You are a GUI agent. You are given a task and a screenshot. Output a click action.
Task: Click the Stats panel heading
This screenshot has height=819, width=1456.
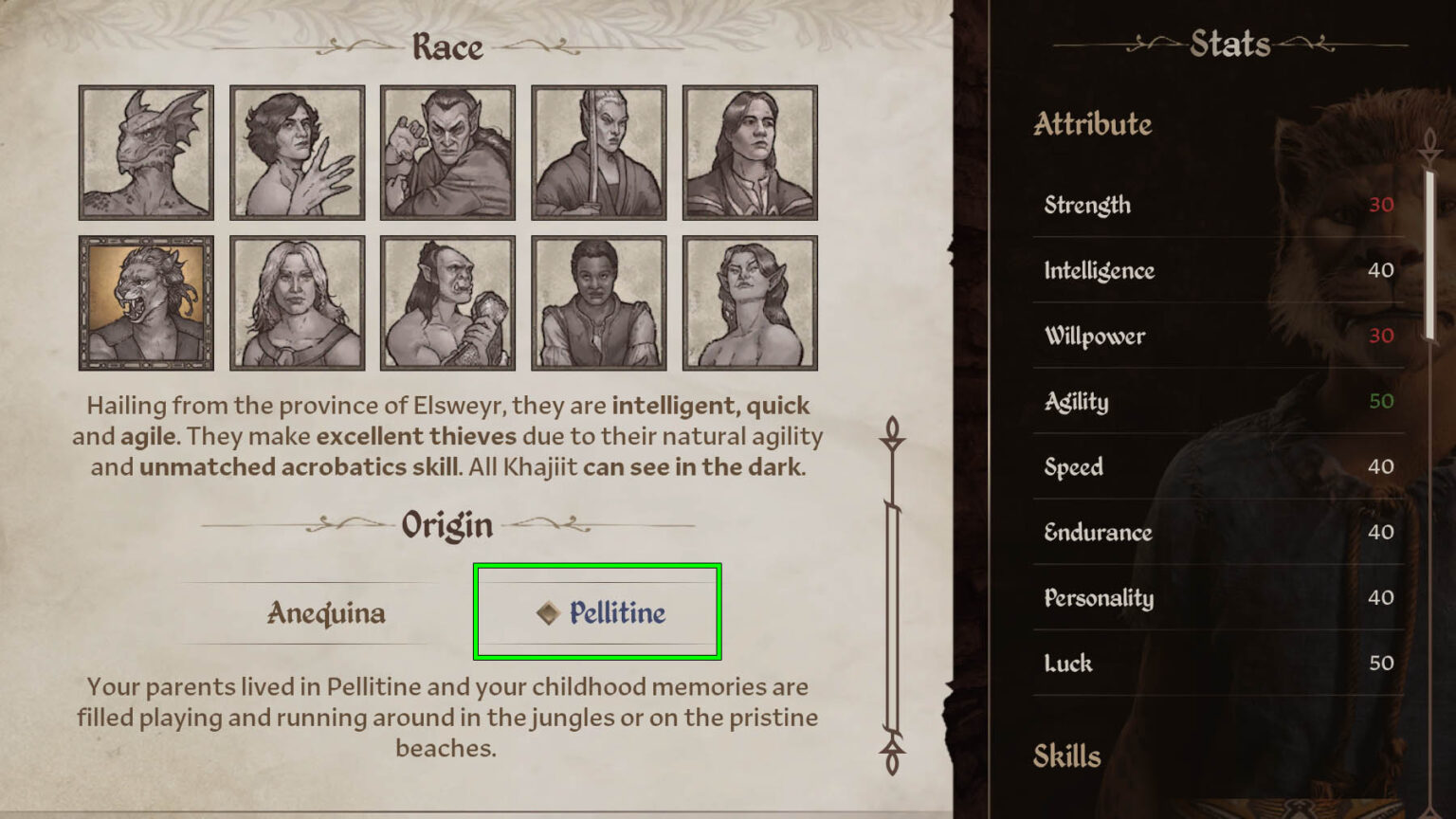pyautogui.click(x=1229, y=44)
